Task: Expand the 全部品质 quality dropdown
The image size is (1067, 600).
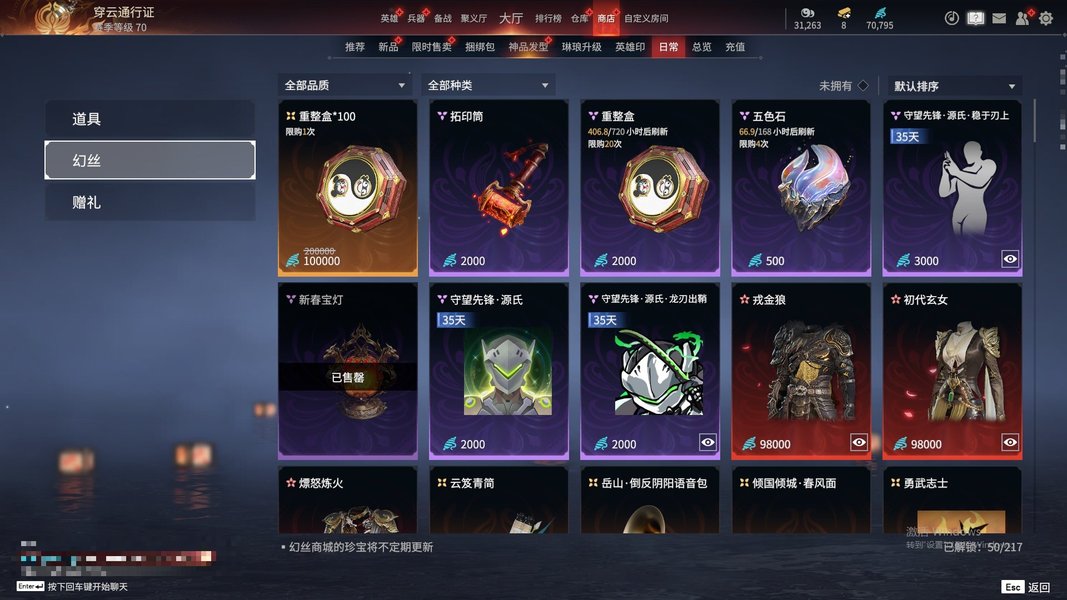Action: [x=345, y=86]
